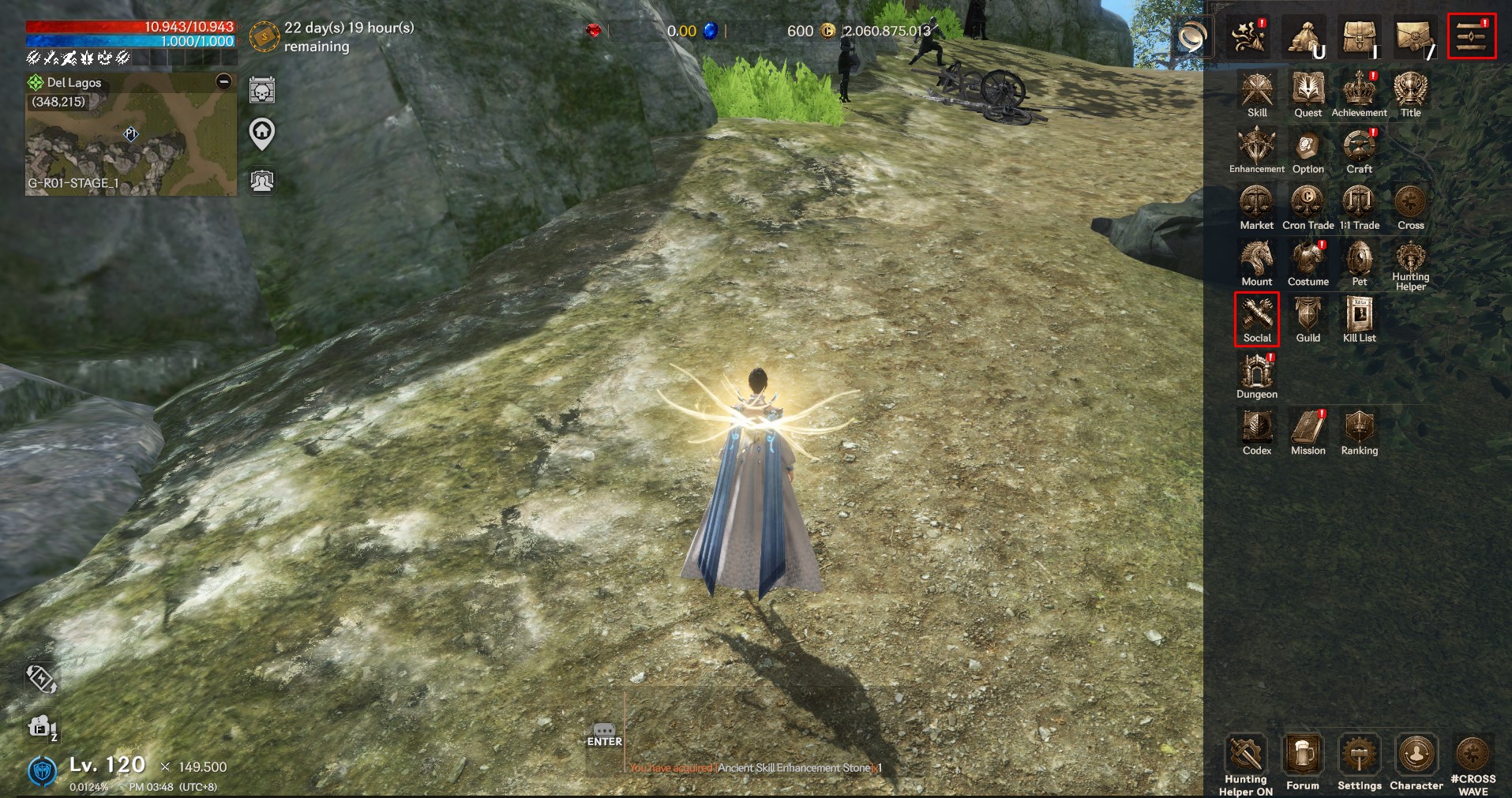Open the Costume menu

(1308, 261)
